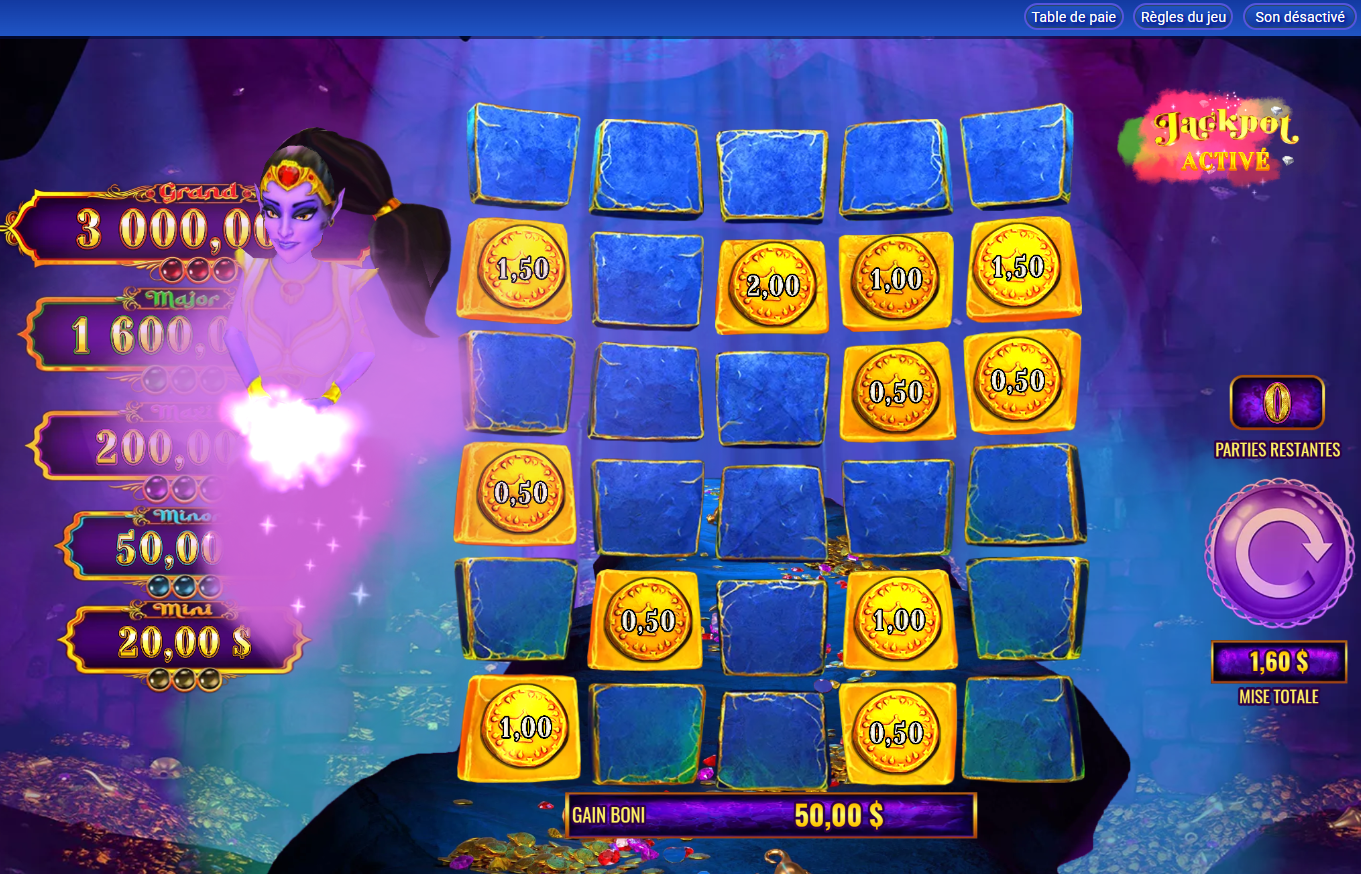Open the Table de paie paytable

click(x=1073, y=17)
